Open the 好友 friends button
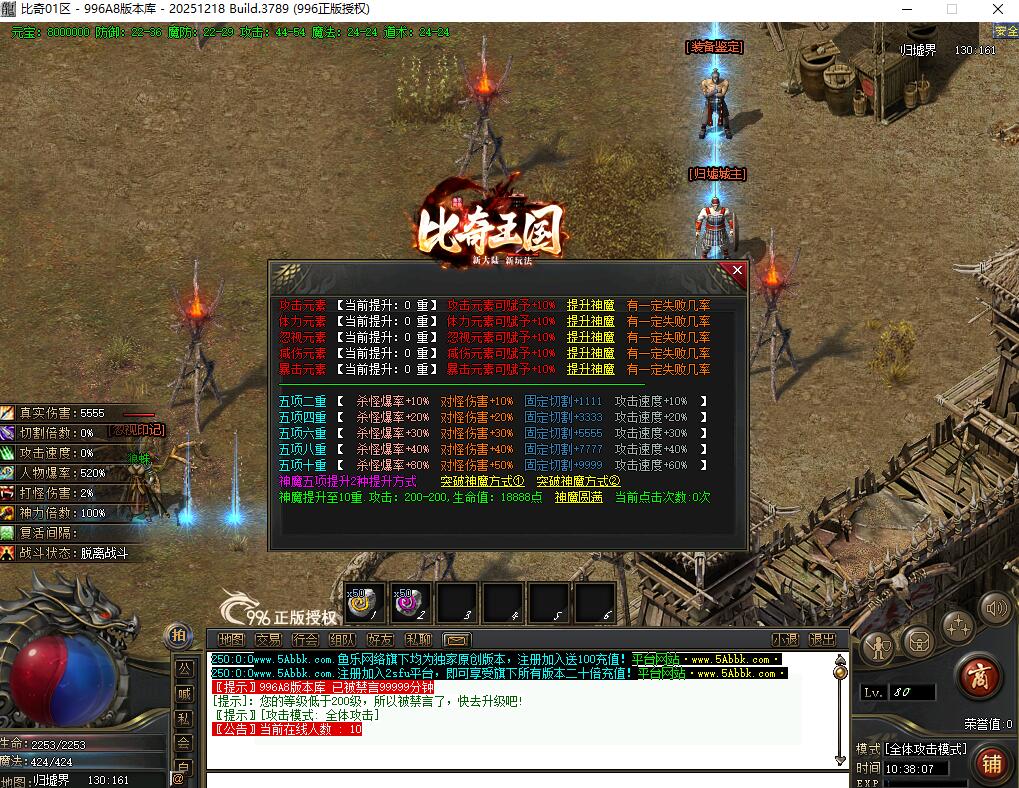This screenshot has width=1019, height=788. (380, 639)
